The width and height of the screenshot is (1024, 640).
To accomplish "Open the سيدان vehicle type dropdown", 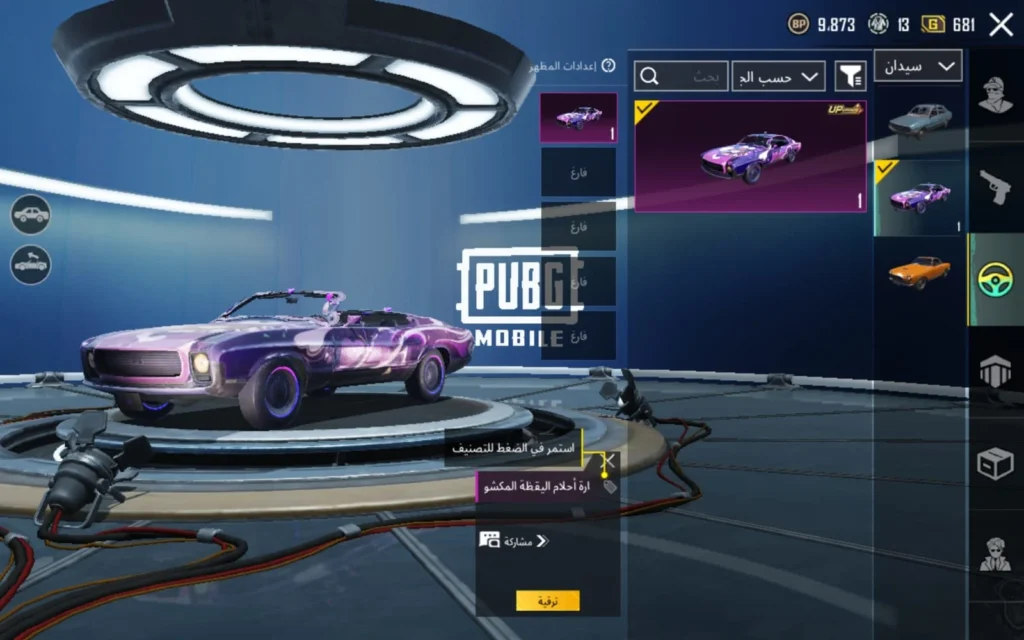I will (918, 66).
